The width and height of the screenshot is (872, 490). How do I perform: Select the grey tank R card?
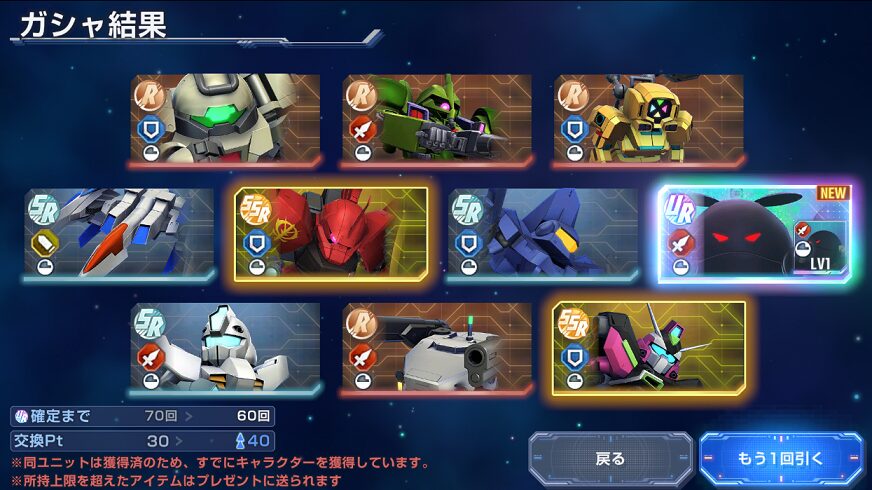coord(437,349)
